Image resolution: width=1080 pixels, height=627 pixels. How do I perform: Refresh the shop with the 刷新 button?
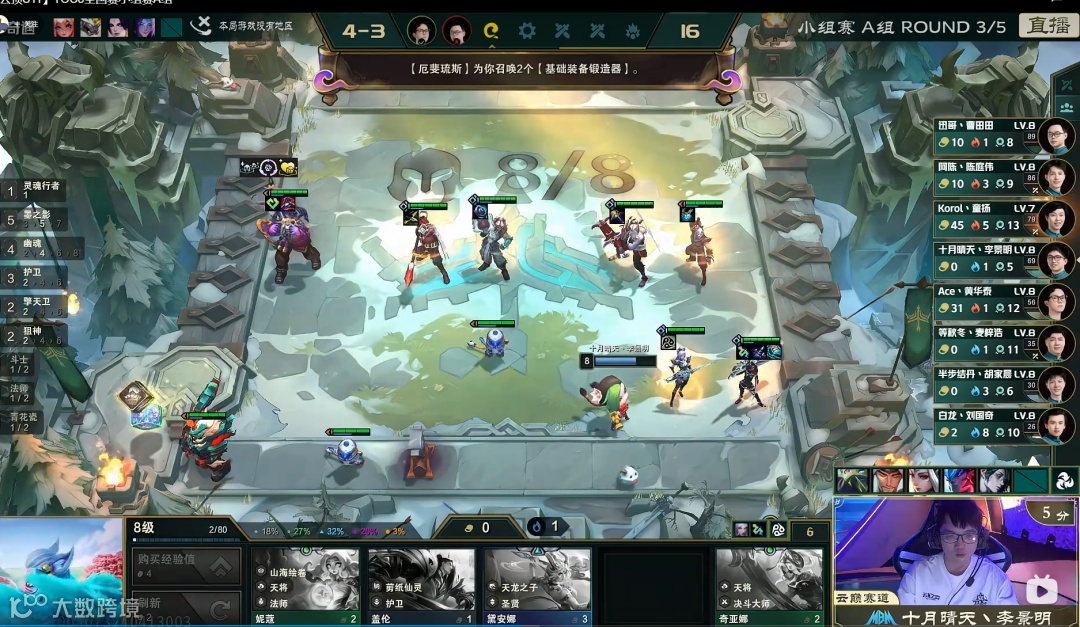pos(187,606)
